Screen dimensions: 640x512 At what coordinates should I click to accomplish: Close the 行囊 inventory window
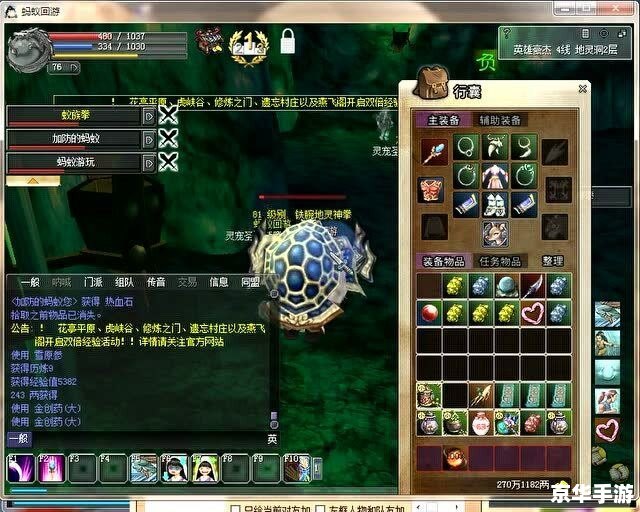(x=583, y=89)
